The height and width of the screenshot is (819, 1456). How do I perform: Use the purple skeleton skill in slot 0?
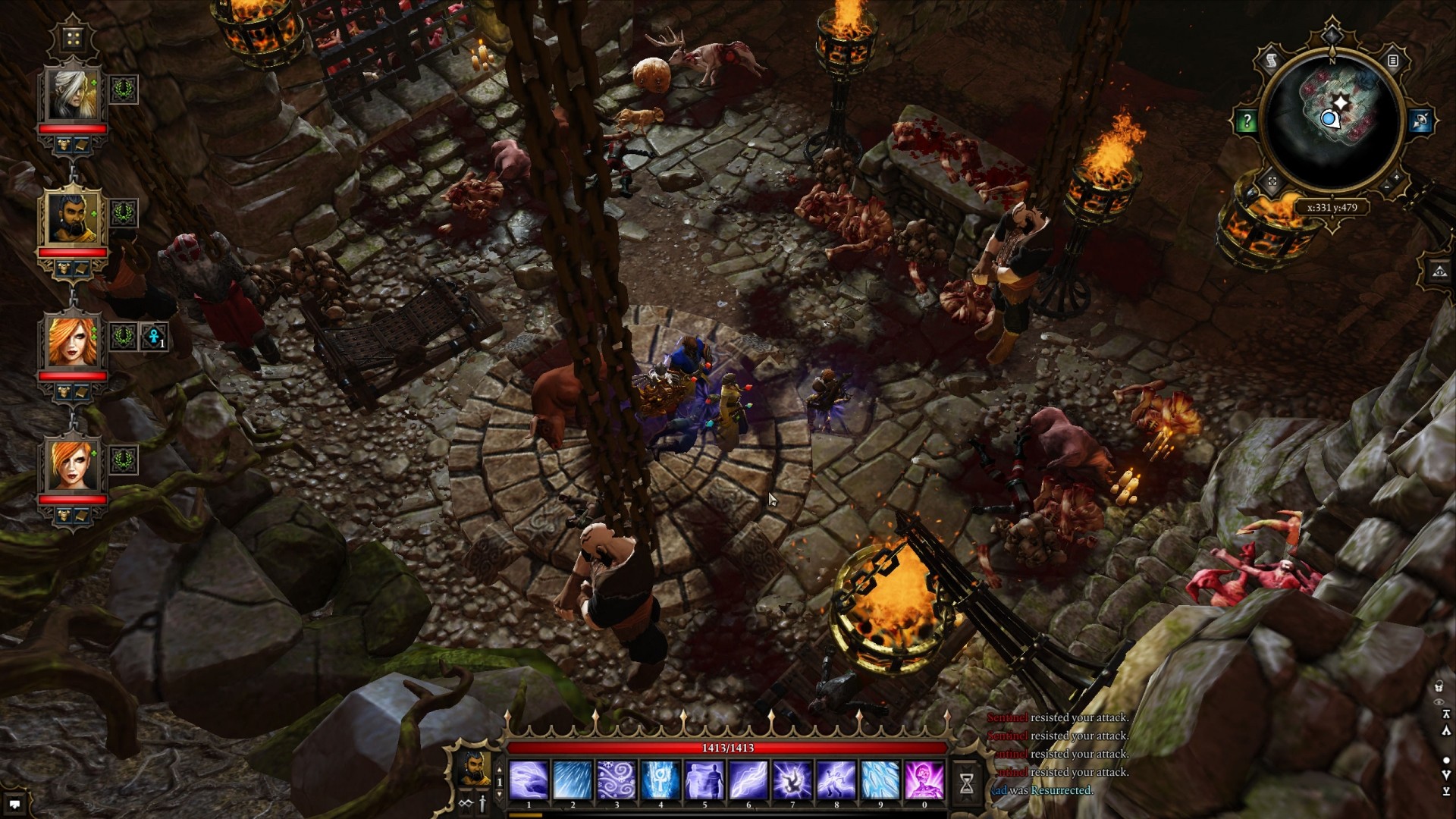[924, 780]
